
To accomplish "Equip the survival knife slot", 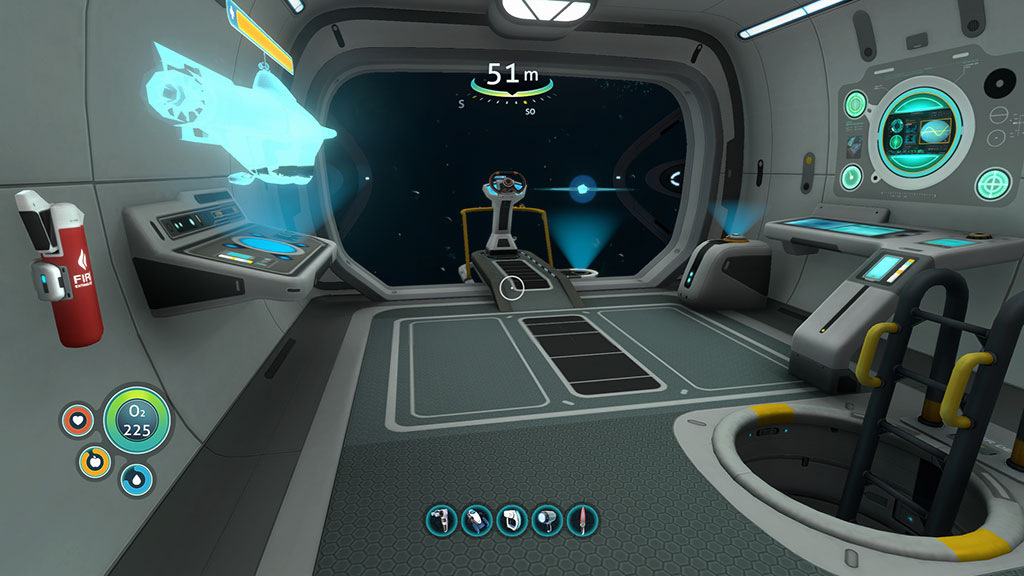I will pyautogui.click(x=582, y=520).
